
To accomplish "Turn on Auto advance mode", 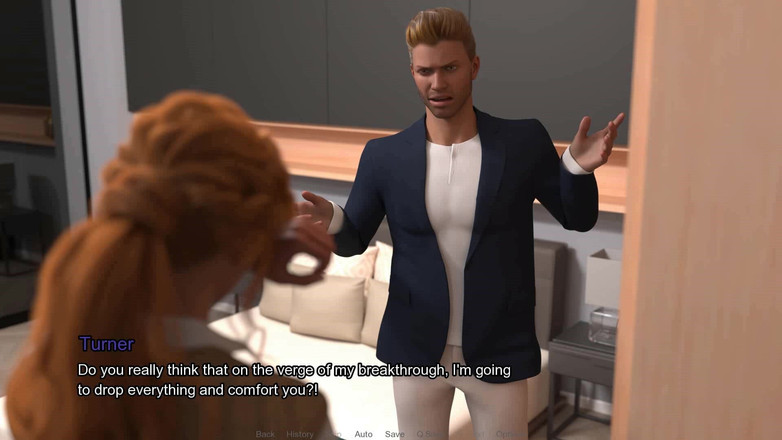I will click(x=363, y=434).
